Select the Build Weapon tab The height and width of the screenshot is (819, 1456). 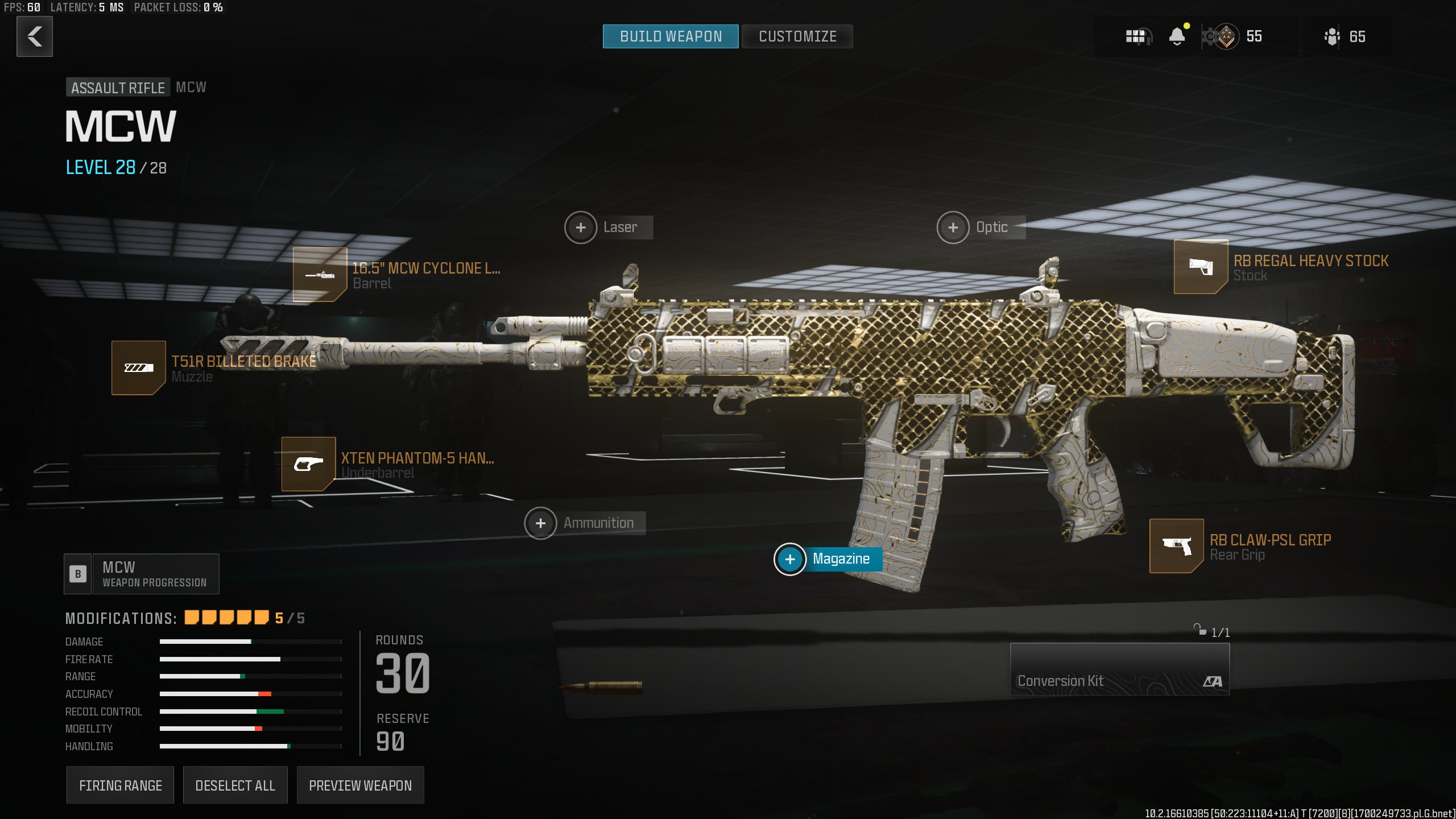click(671, 36)
